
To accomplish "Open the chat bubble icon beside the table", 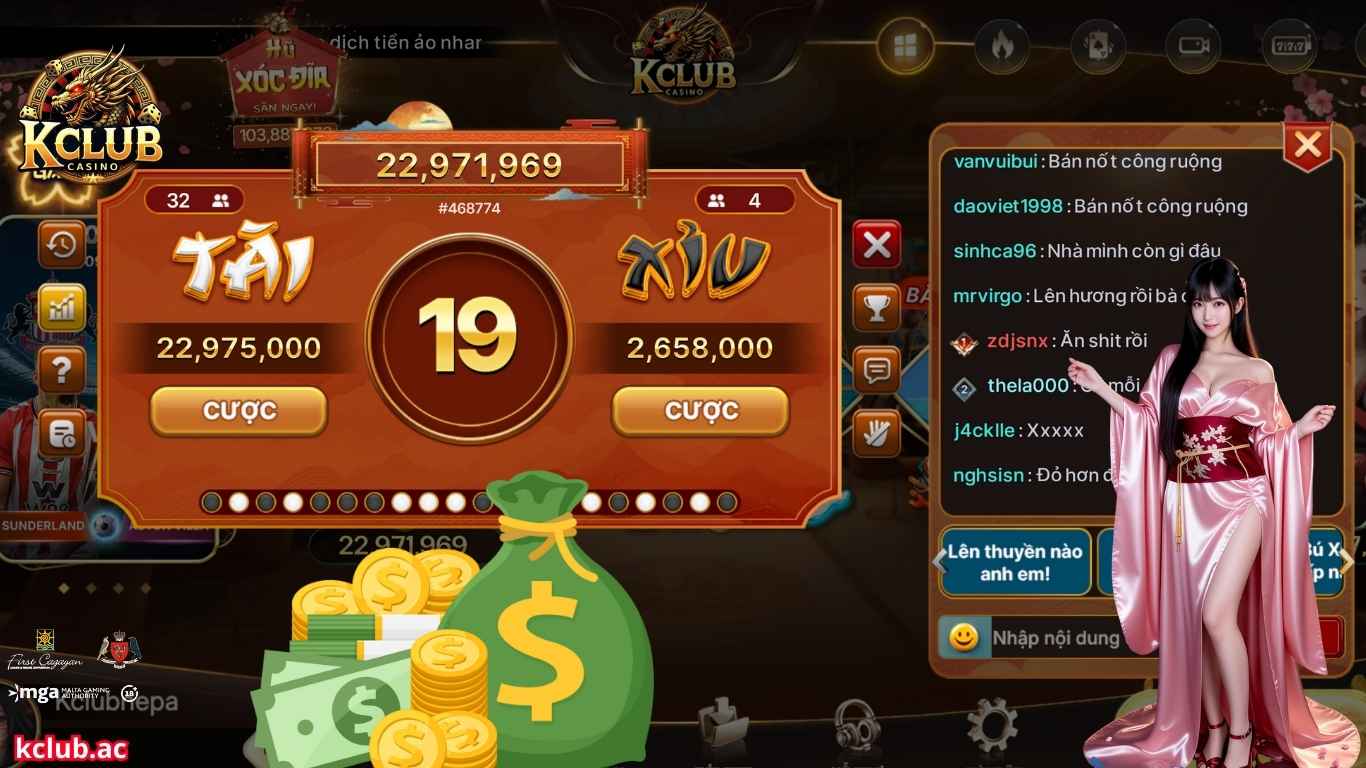I will coord(876,370).
